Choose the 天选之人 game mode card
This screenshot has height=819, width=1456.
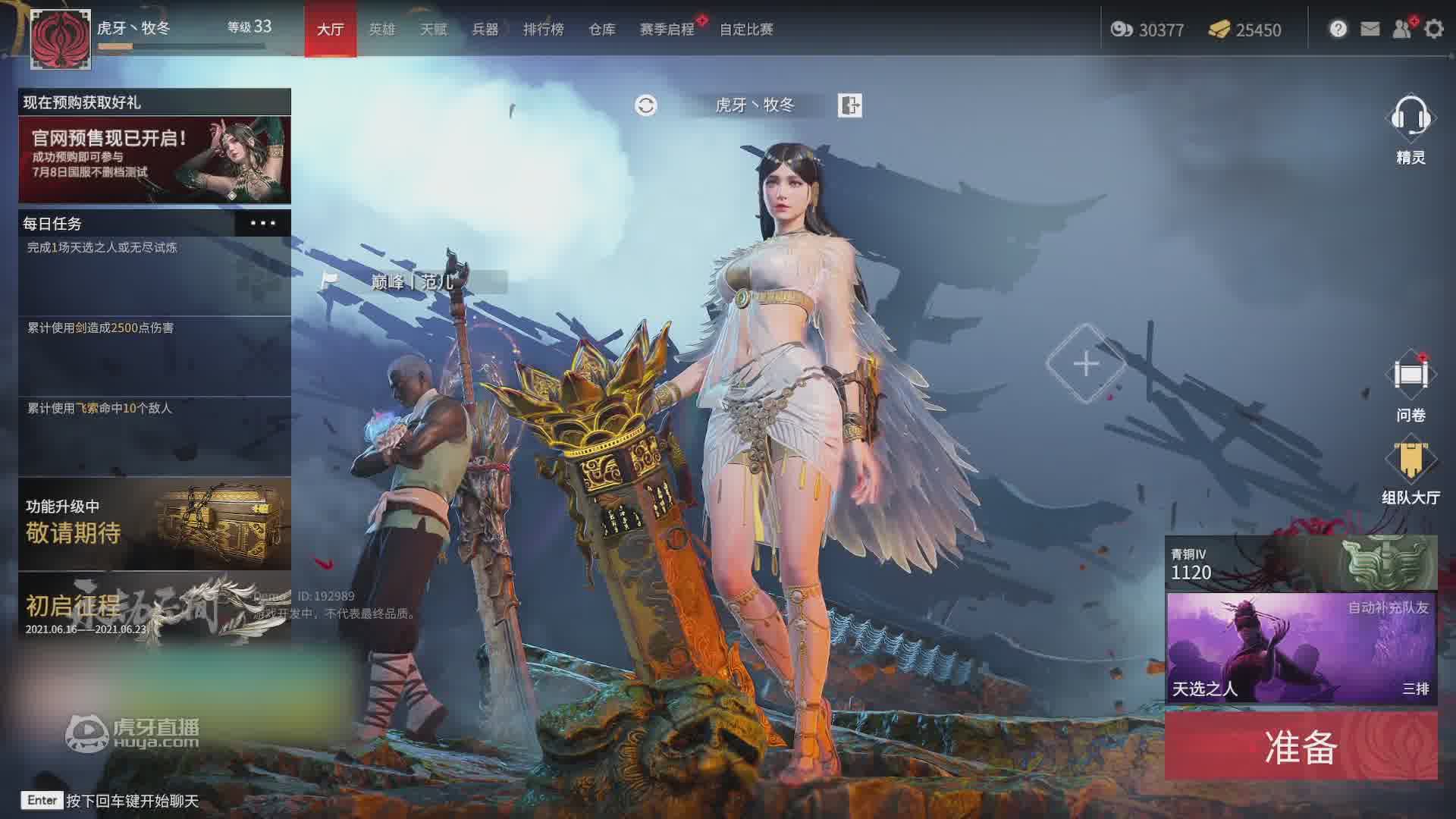[1301, 648]
